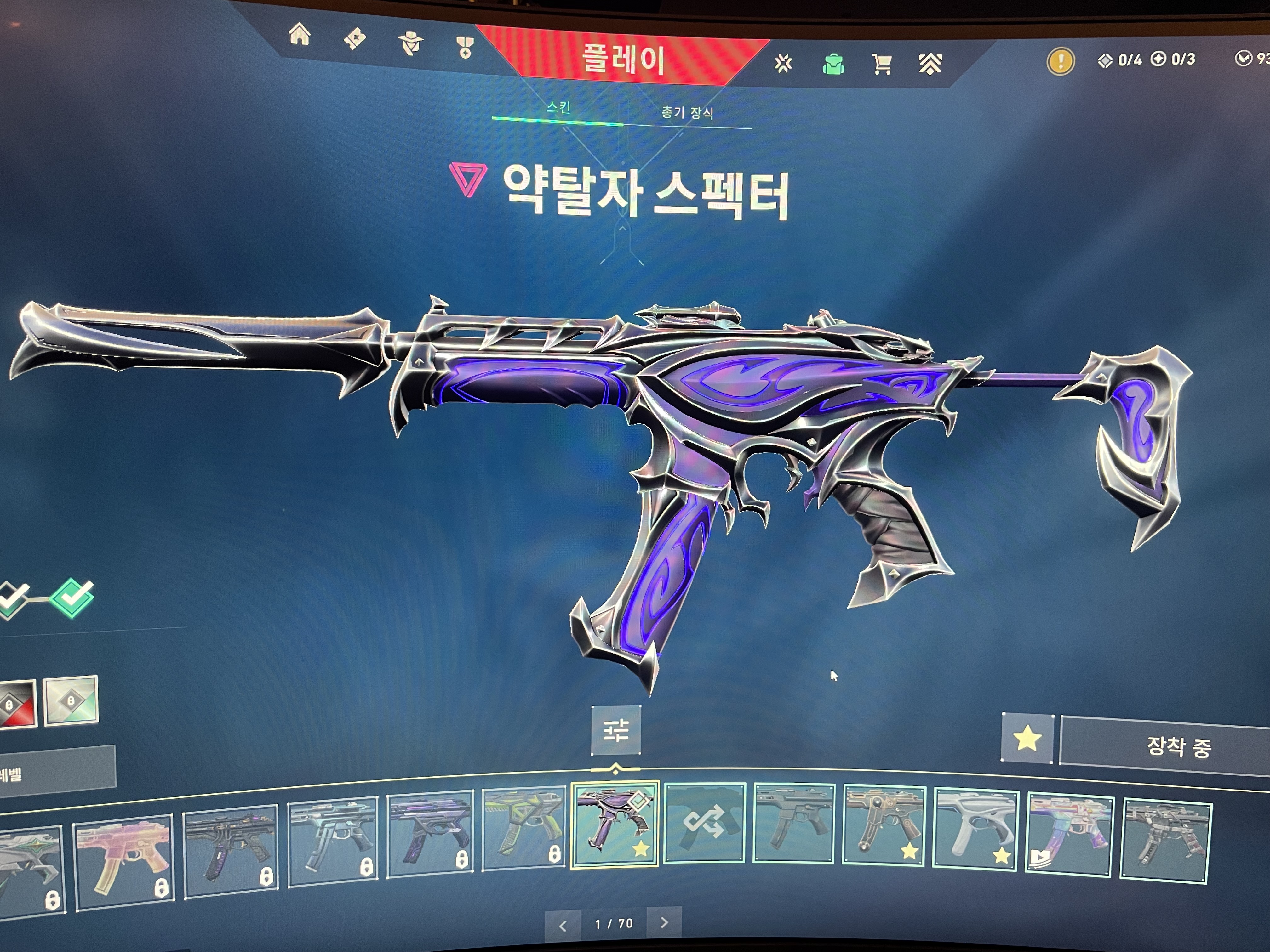Go to the next skin page arrow
The height and width of the screenshot is (952, 1270).
click(x=664, y=922)
